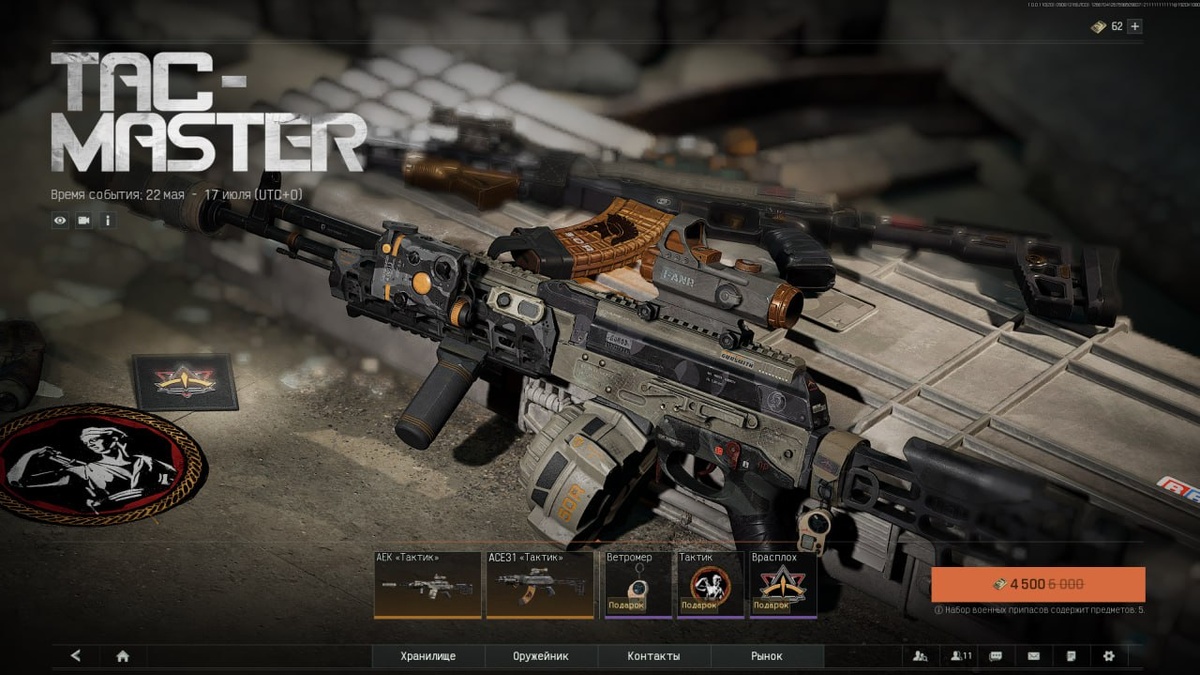1200x675 pixels.
Task: View the Врасплох gift sticker item
Action: 783,585
